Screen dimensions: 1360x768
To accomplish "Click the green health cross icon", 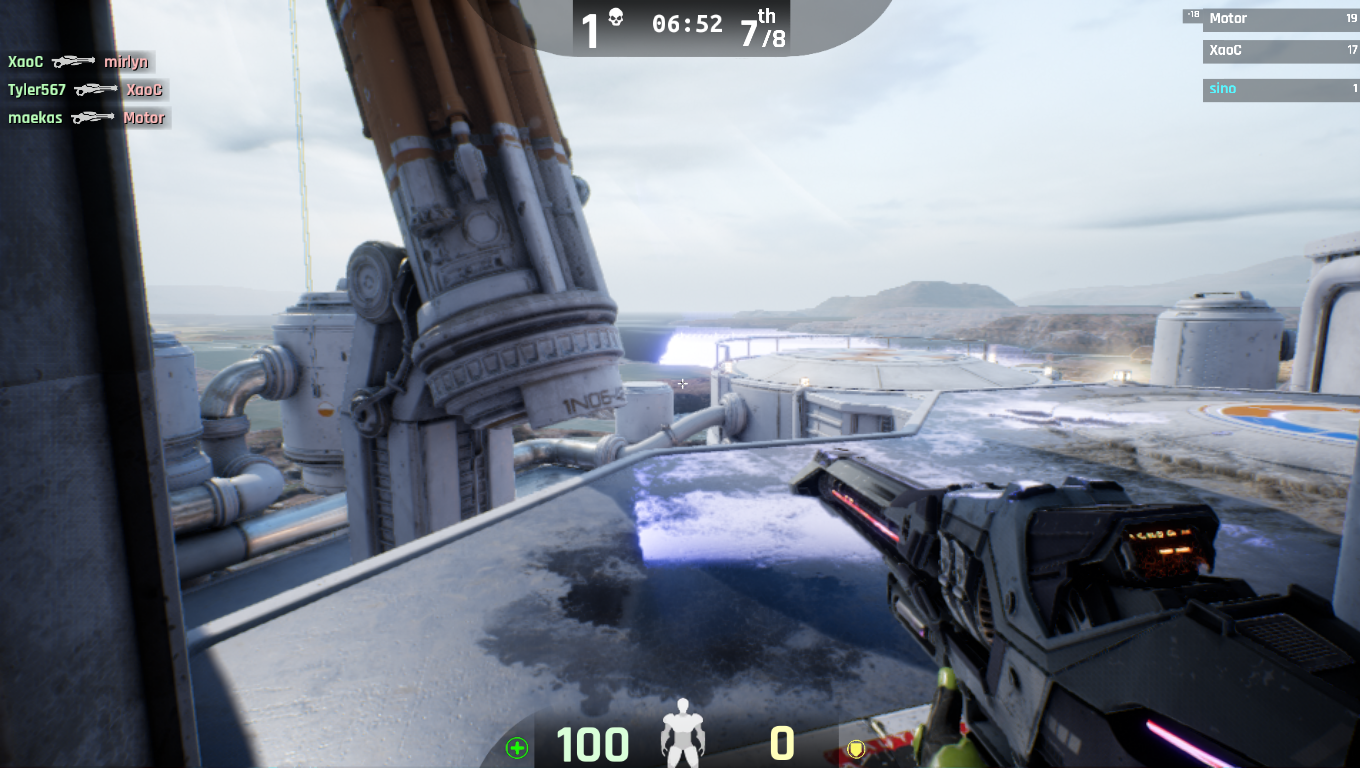I will pos(517,747).
